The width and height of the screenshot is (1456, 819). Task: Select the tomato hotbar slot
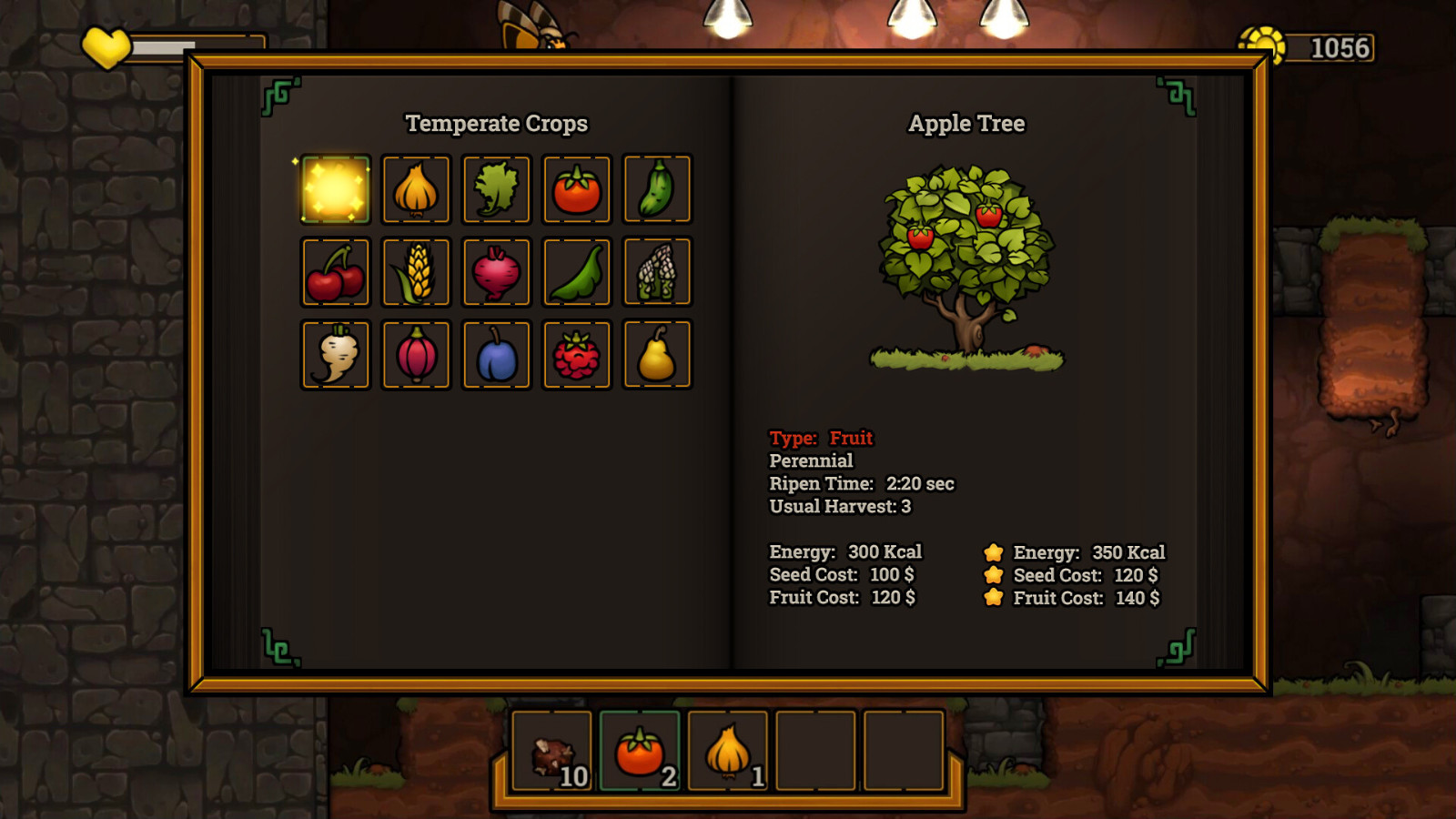point(640,752)
